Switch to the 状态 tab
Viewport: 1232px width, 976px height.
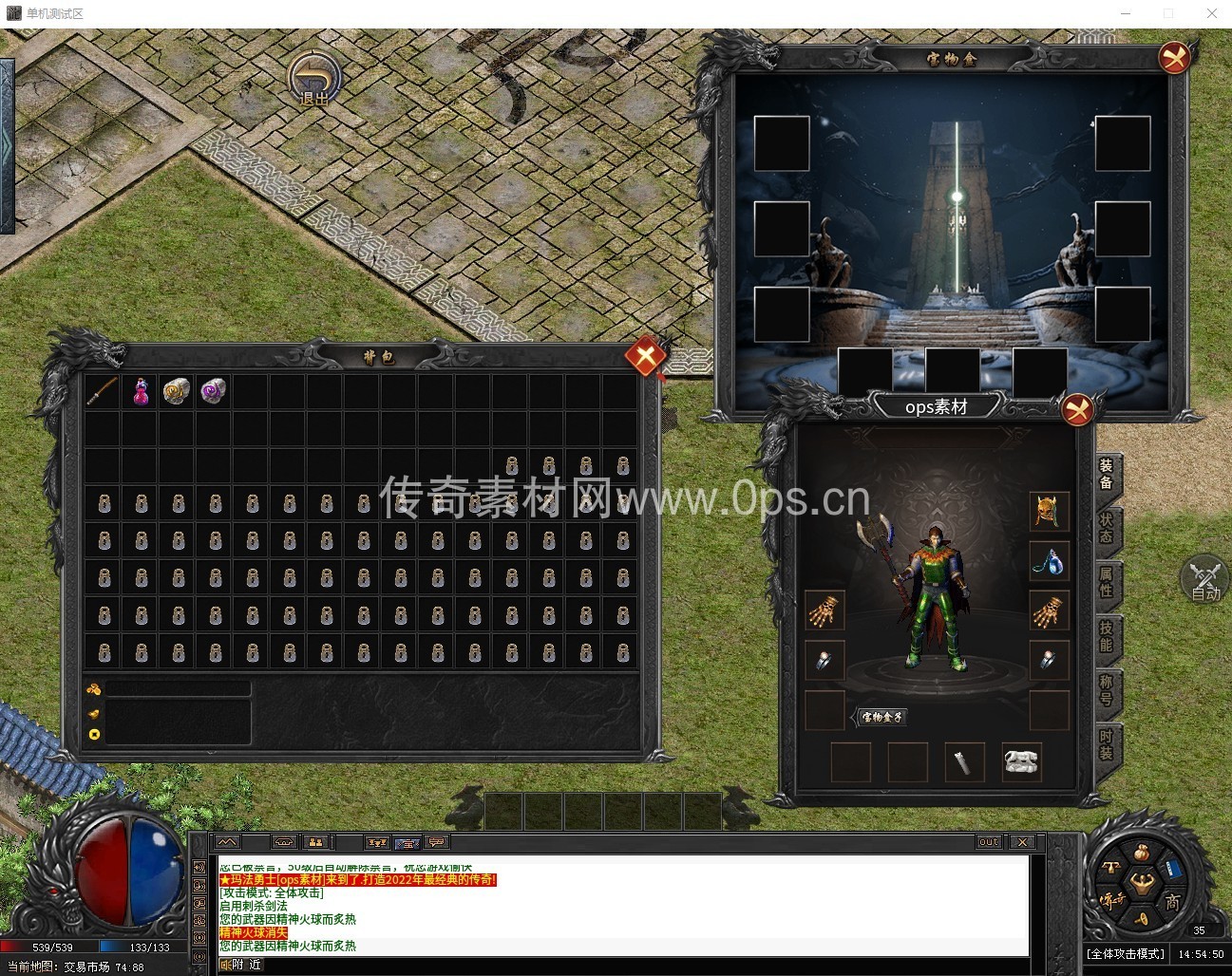(1106, 528)
